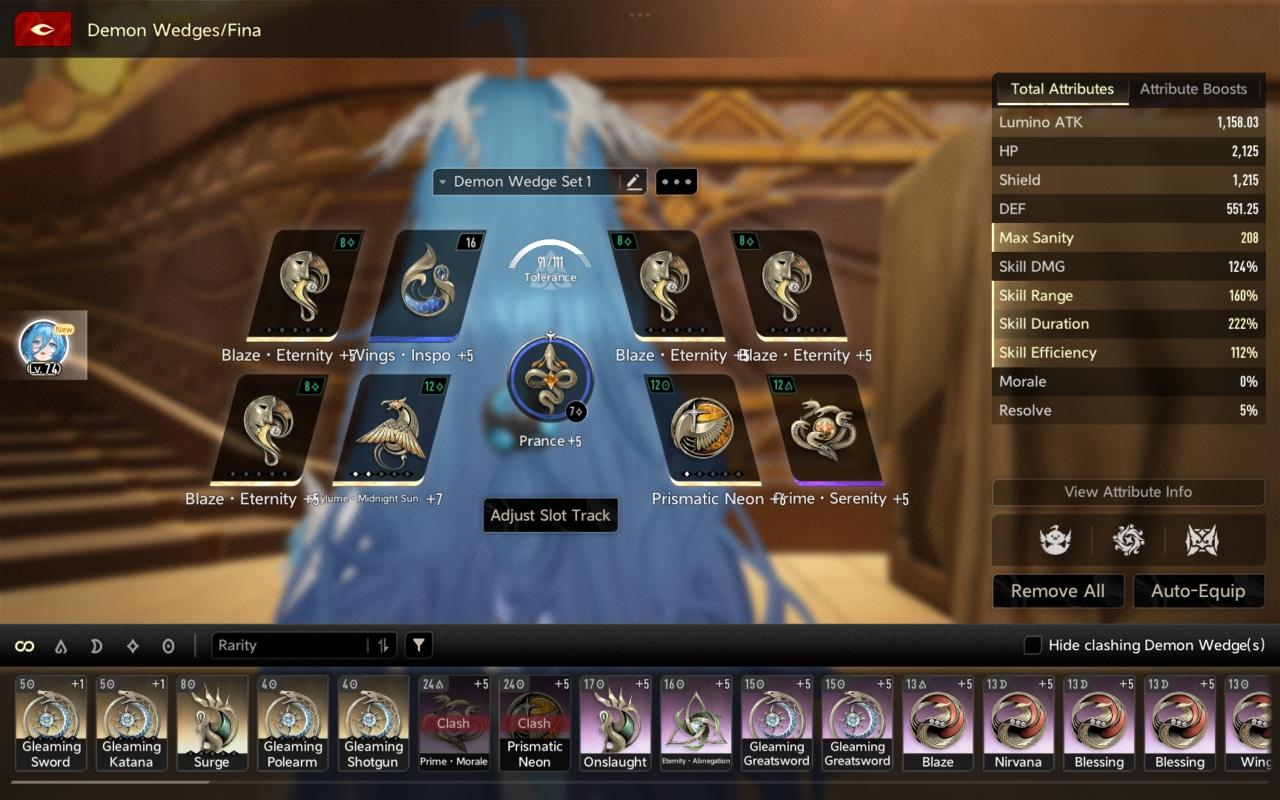Rename the set with the pencil icon
The width and height of the screenshot is (1280, 800).
[633, 182]
